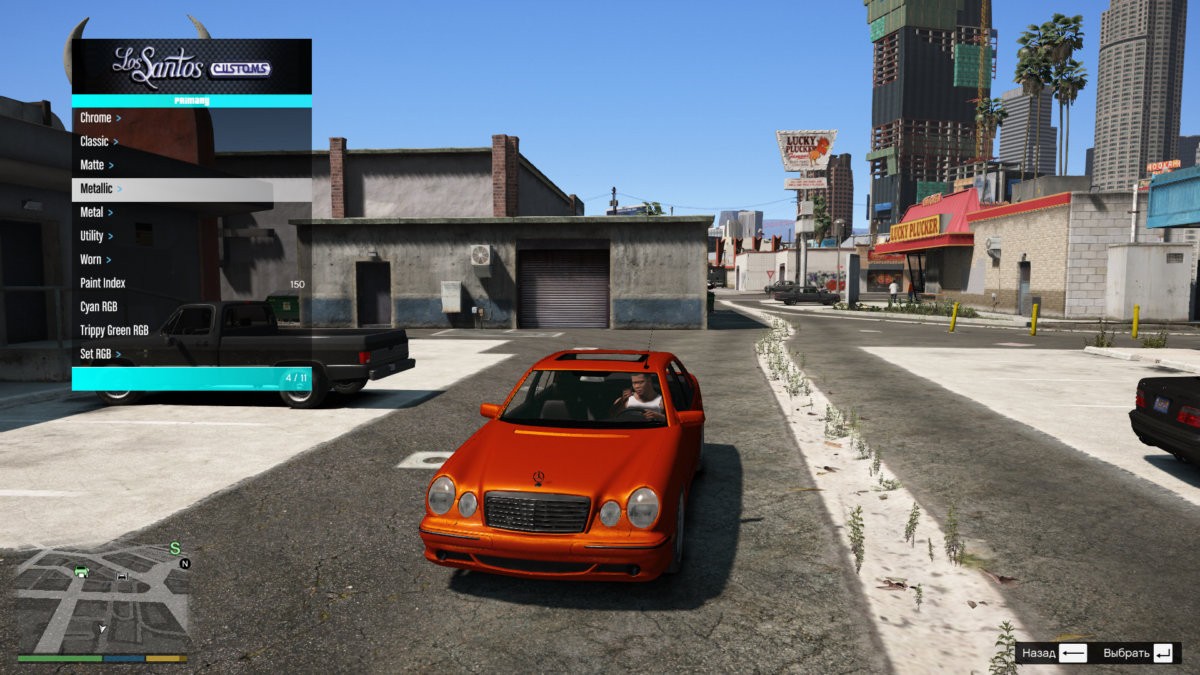Viewport: 1200px width, 675px height.
Task: Apply the Cyan RGB option
Action: [190, 307]
